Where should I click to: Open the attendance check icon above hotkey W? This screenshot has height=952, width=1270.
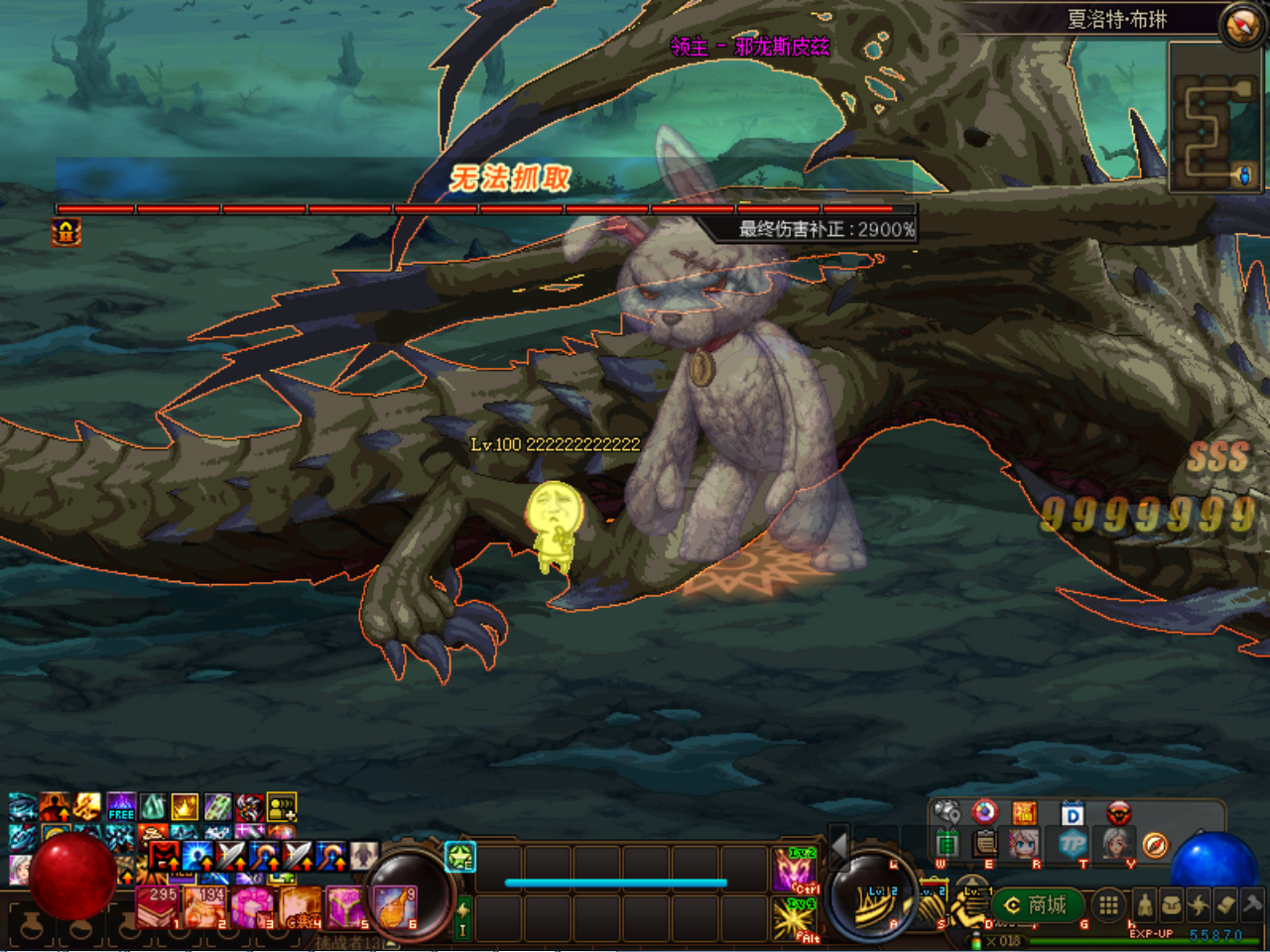coord(948,845)
